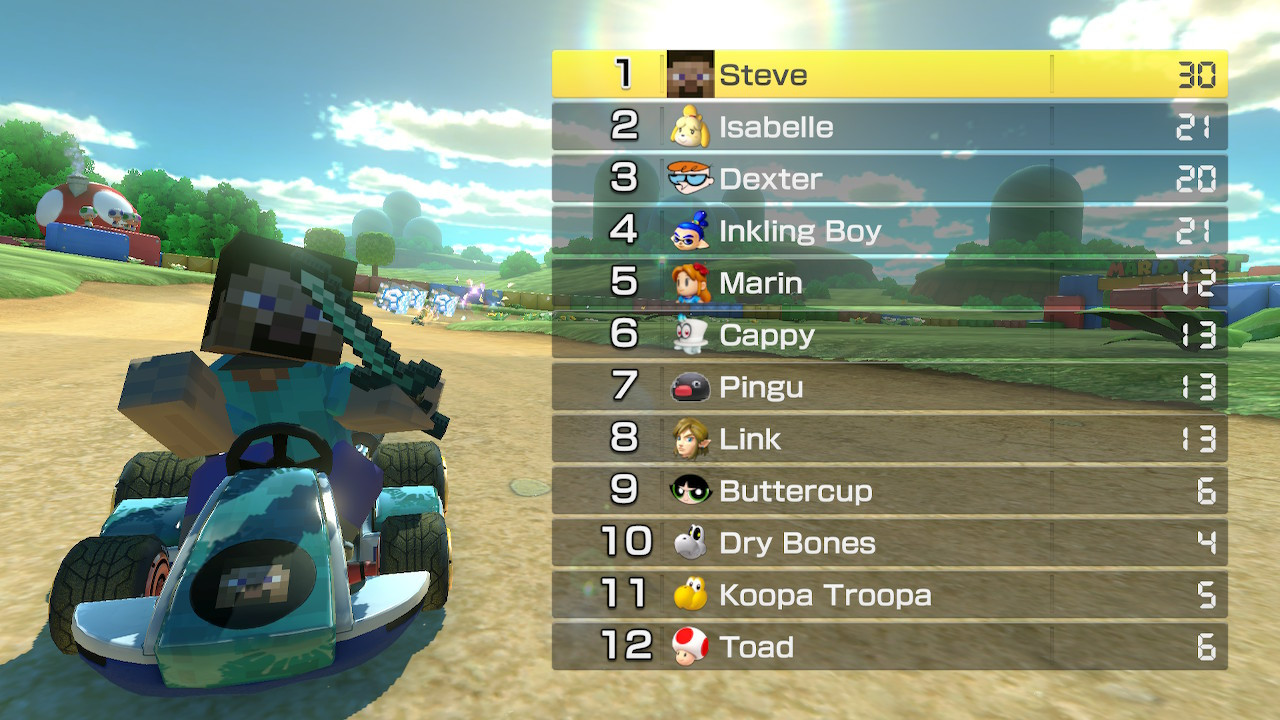1280x720 pixels.
Task: Click Buttercup's portrait icon
Action: click(x=691, y=491)
